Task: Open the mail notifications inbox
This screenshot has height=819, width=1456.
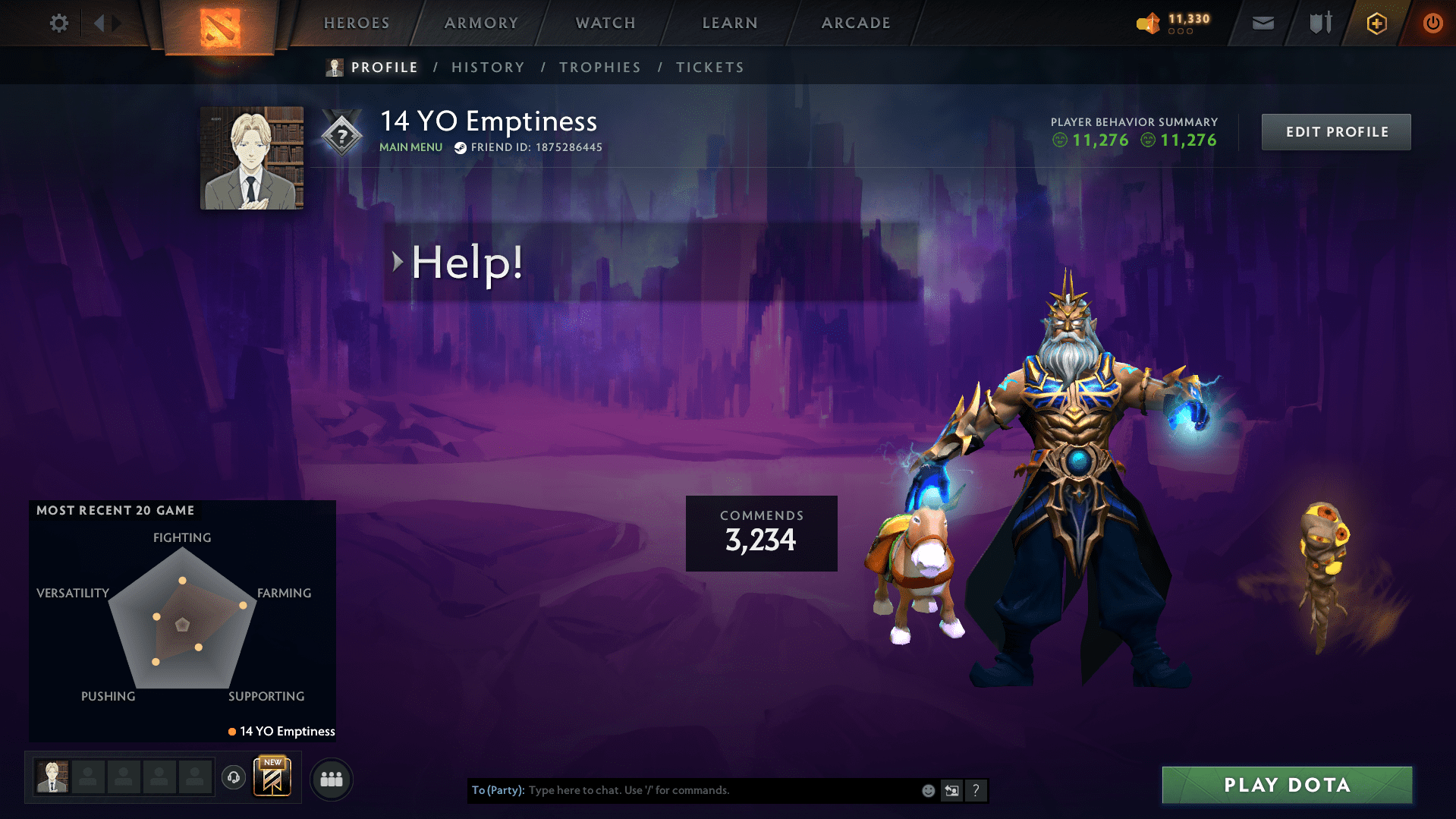Action: tap(1262, 23)
